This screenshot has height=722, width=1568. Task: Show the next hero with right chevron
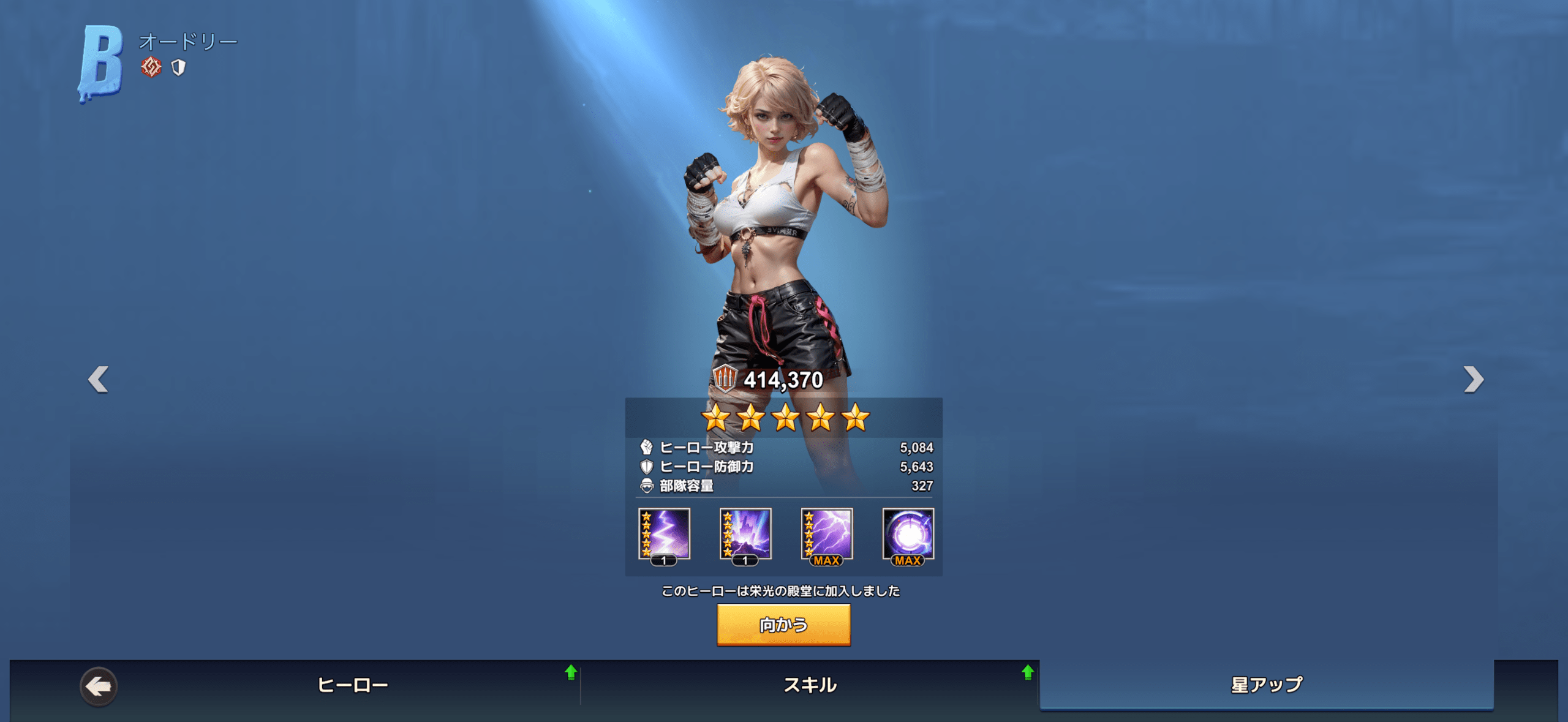pos(1473,379)
